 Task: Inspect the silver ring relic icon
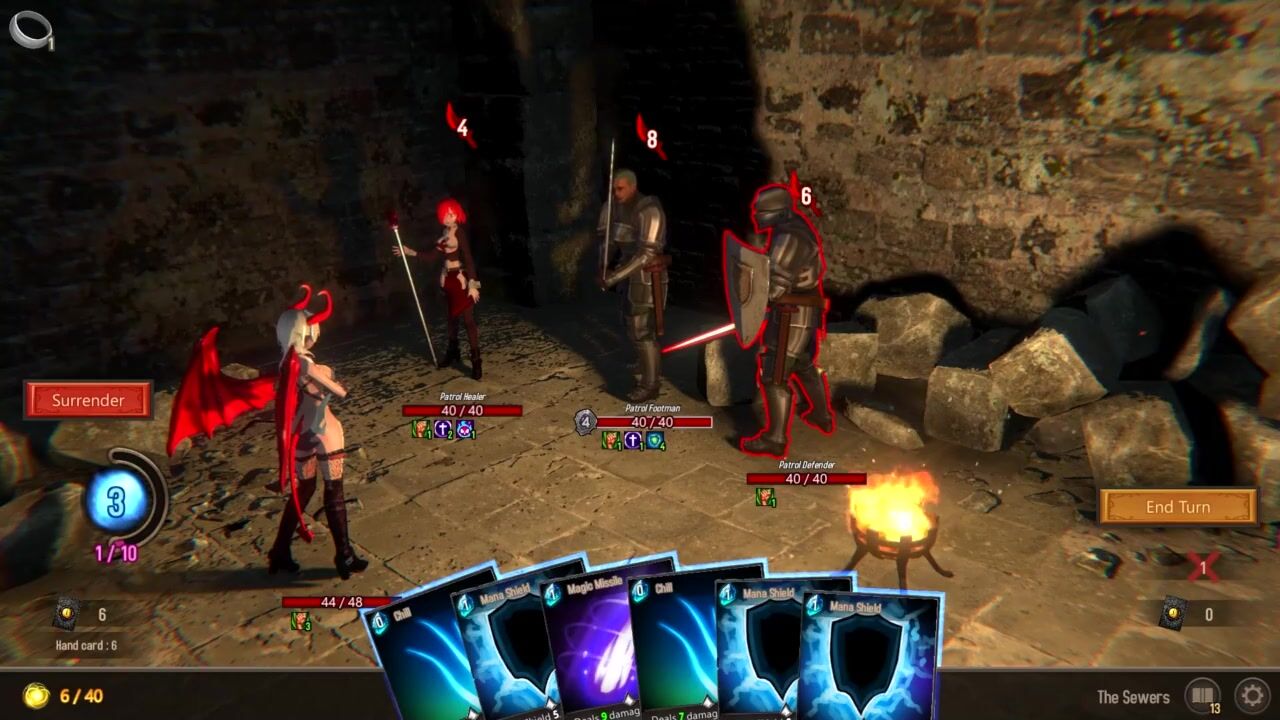tap(28, 28)
